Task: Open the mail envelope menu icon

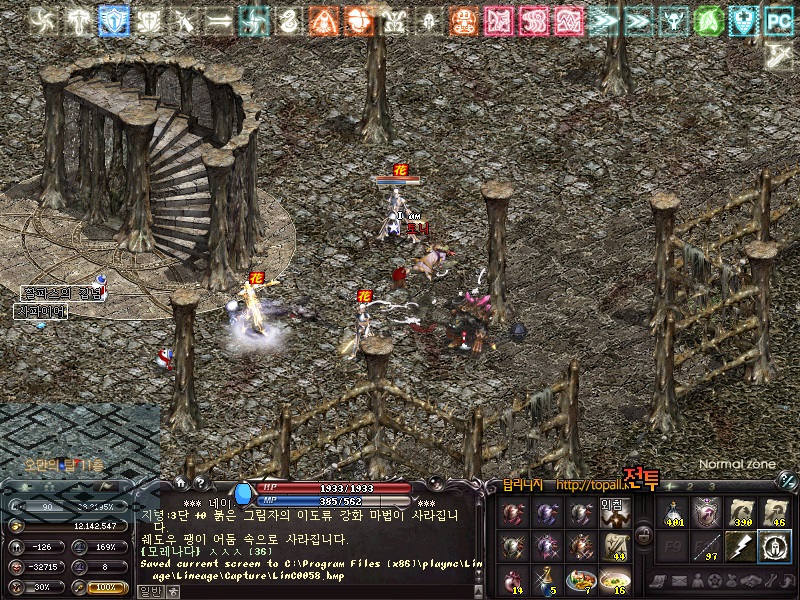Action: (678, 581)
